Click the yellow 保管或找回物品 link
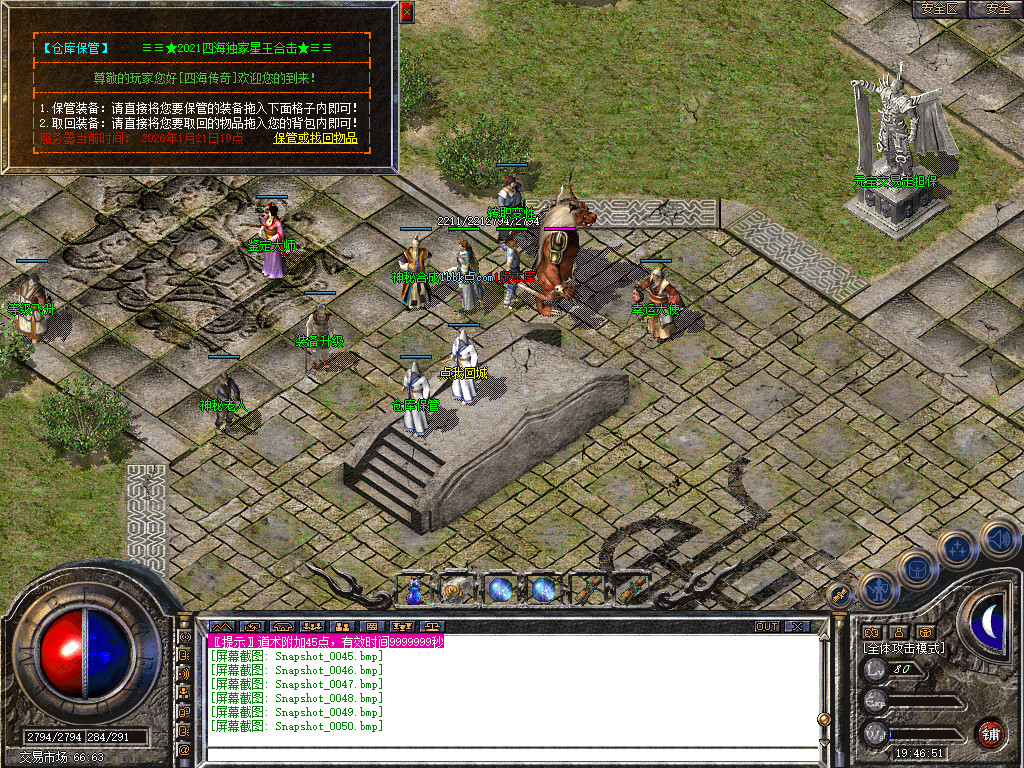The height and width of the screenshot is (768, 1024). 316,138
